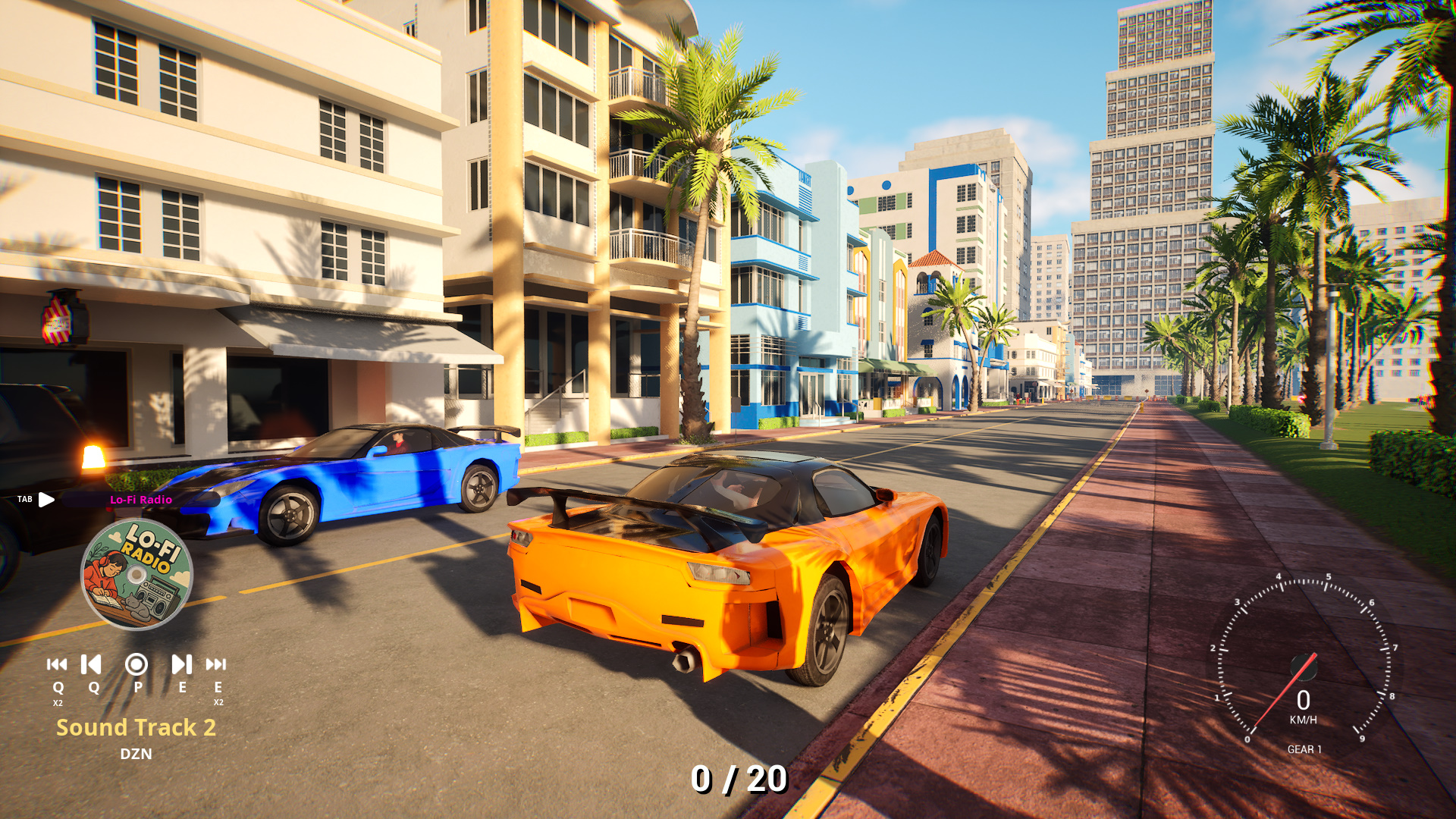Viewport: 1456px width, 819px height.
Task: Click the Sound Track 2 title text
Action: pyautogui.click(x=136, y=727)
